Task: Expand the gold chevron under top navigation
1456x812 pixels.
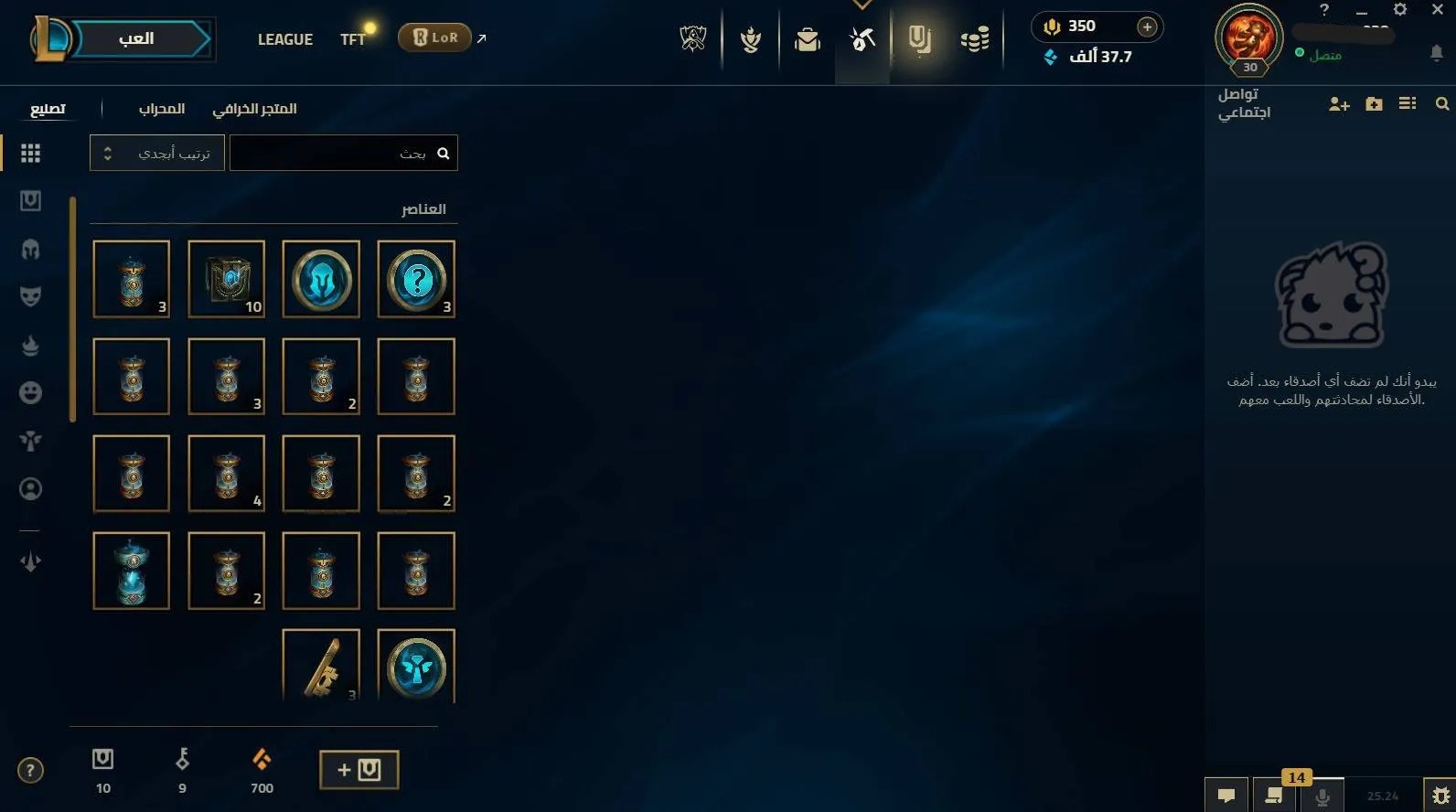Action: pos(861,4)
